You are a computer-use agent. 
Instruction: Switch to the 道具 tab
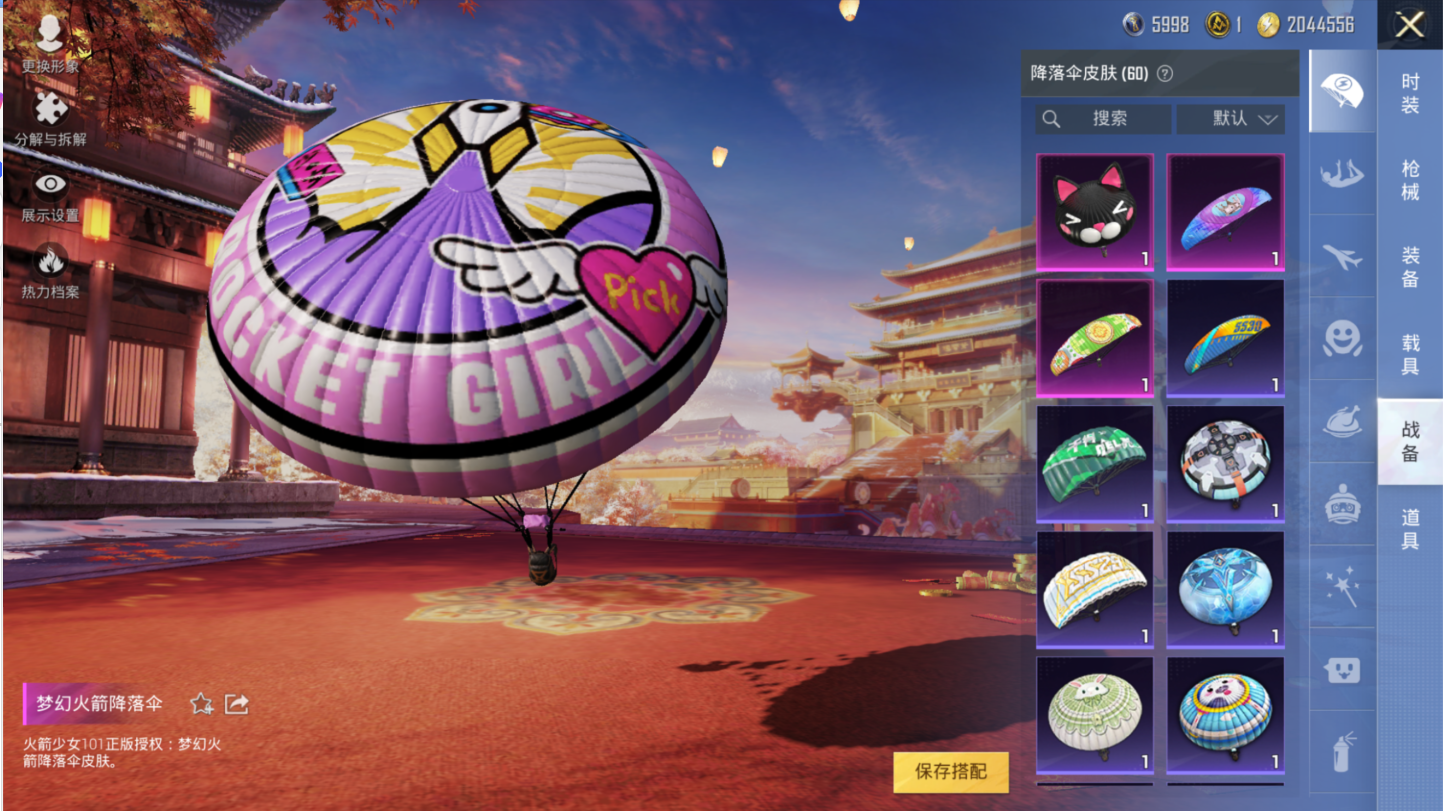pos(1410,529)
